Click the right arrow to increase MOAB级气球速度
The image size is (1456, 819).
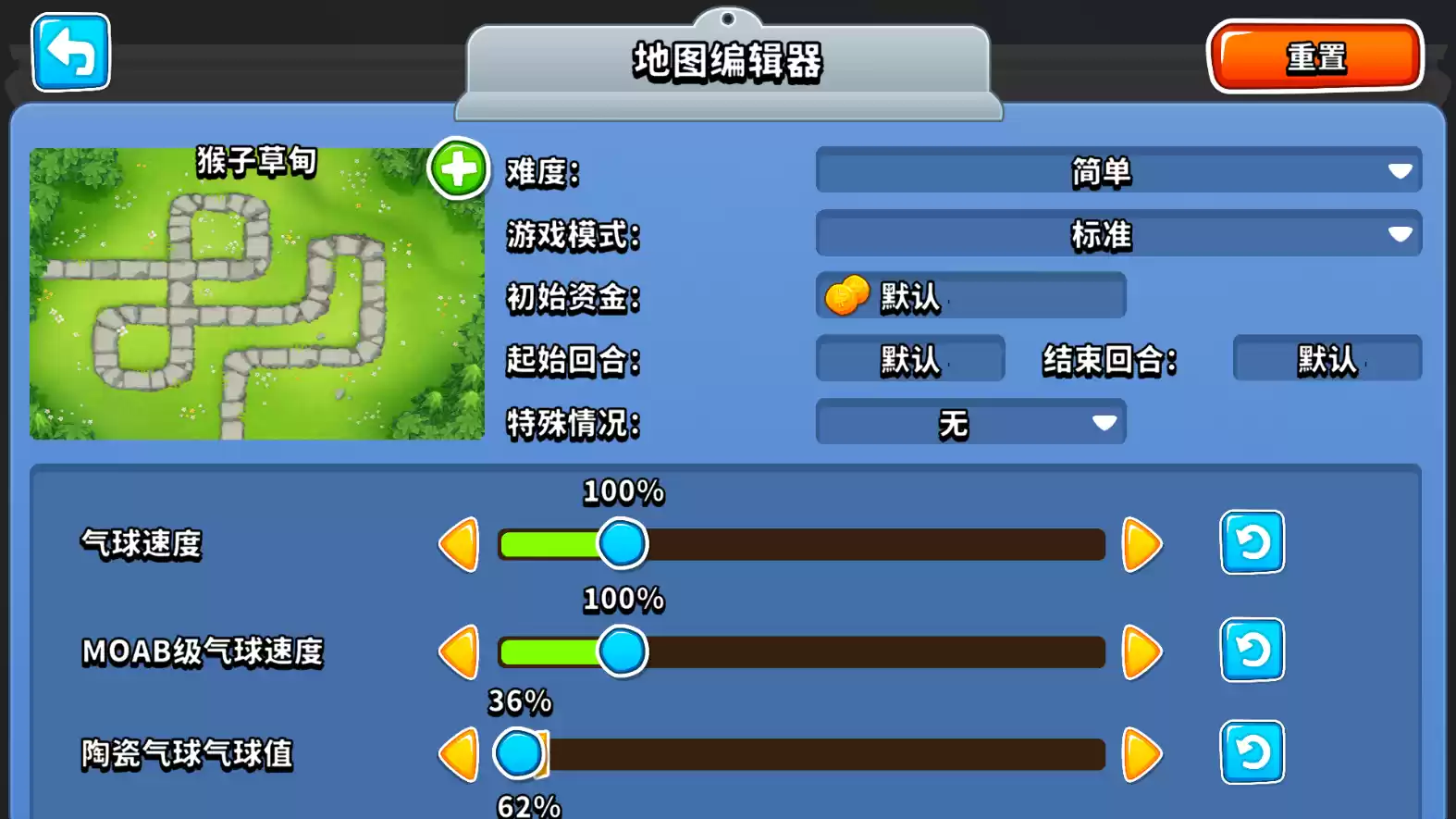click(x=1140, y=651)
